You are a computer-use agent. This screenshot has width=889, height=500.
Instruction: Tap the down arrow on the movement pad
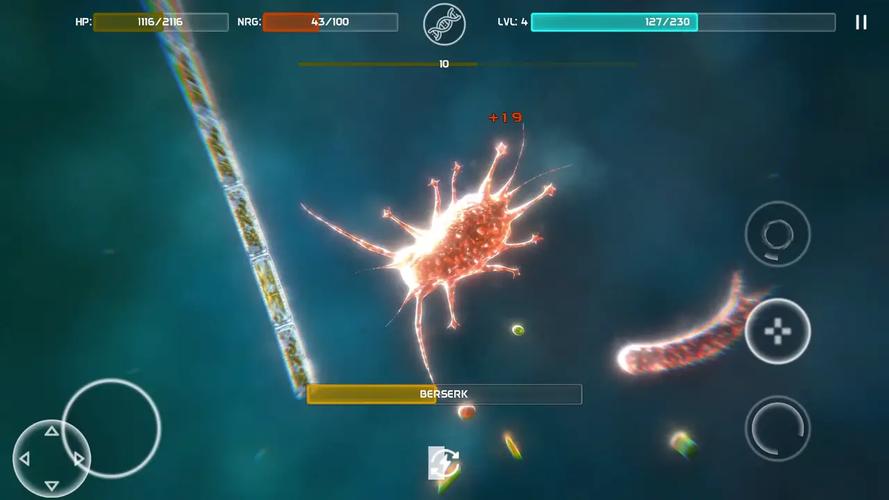pyautogui.click(x=51, y=486)
